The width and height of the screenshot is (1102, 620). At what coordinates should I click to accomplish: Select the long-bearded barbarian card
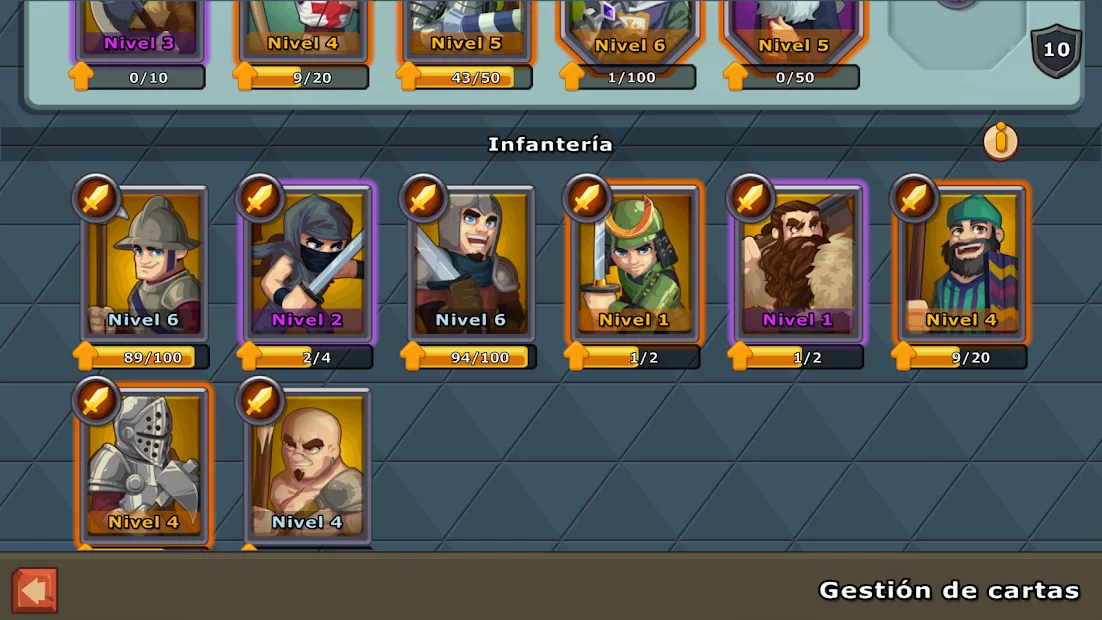click(x=798, y=264)
